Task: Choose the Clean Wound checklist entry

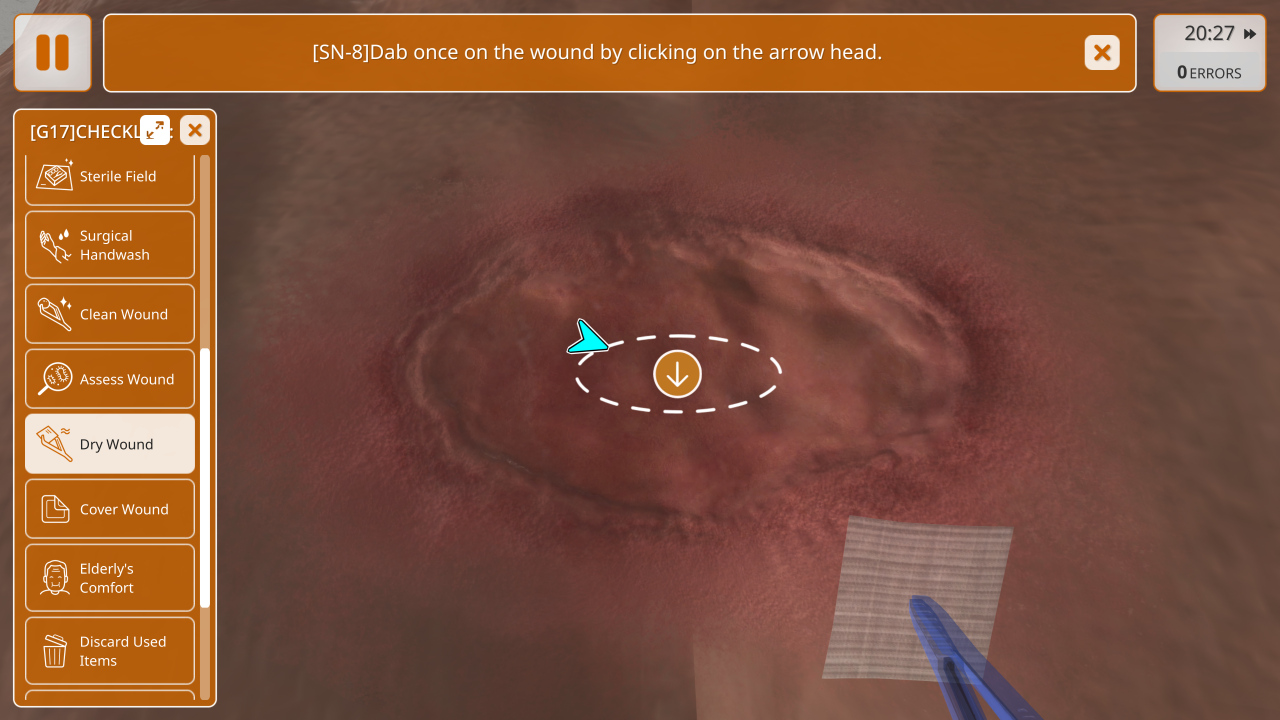Action: [110, 314]
